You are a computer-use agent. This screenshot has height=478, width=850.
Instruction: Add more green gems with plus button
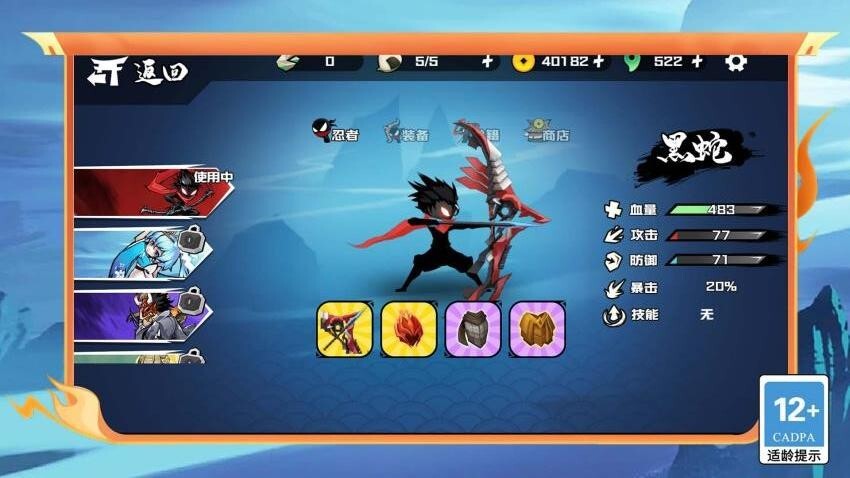click(x=697, y=61)
